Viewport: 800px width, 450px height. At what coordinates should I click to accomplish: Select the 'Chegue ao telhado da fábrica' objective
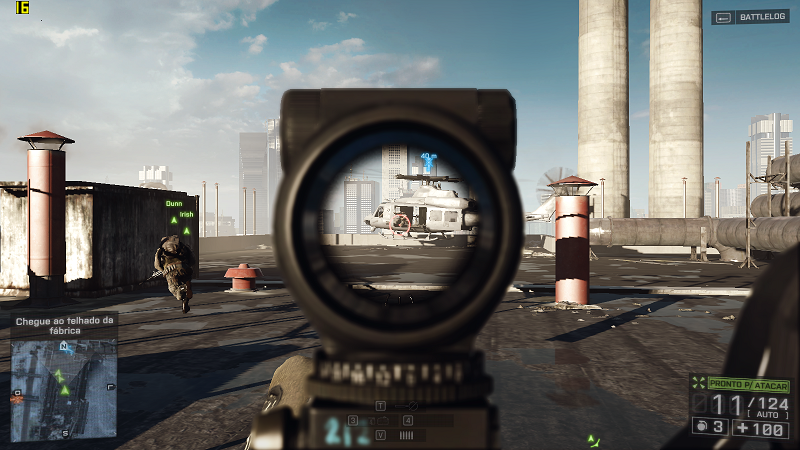tap(64, 325)
